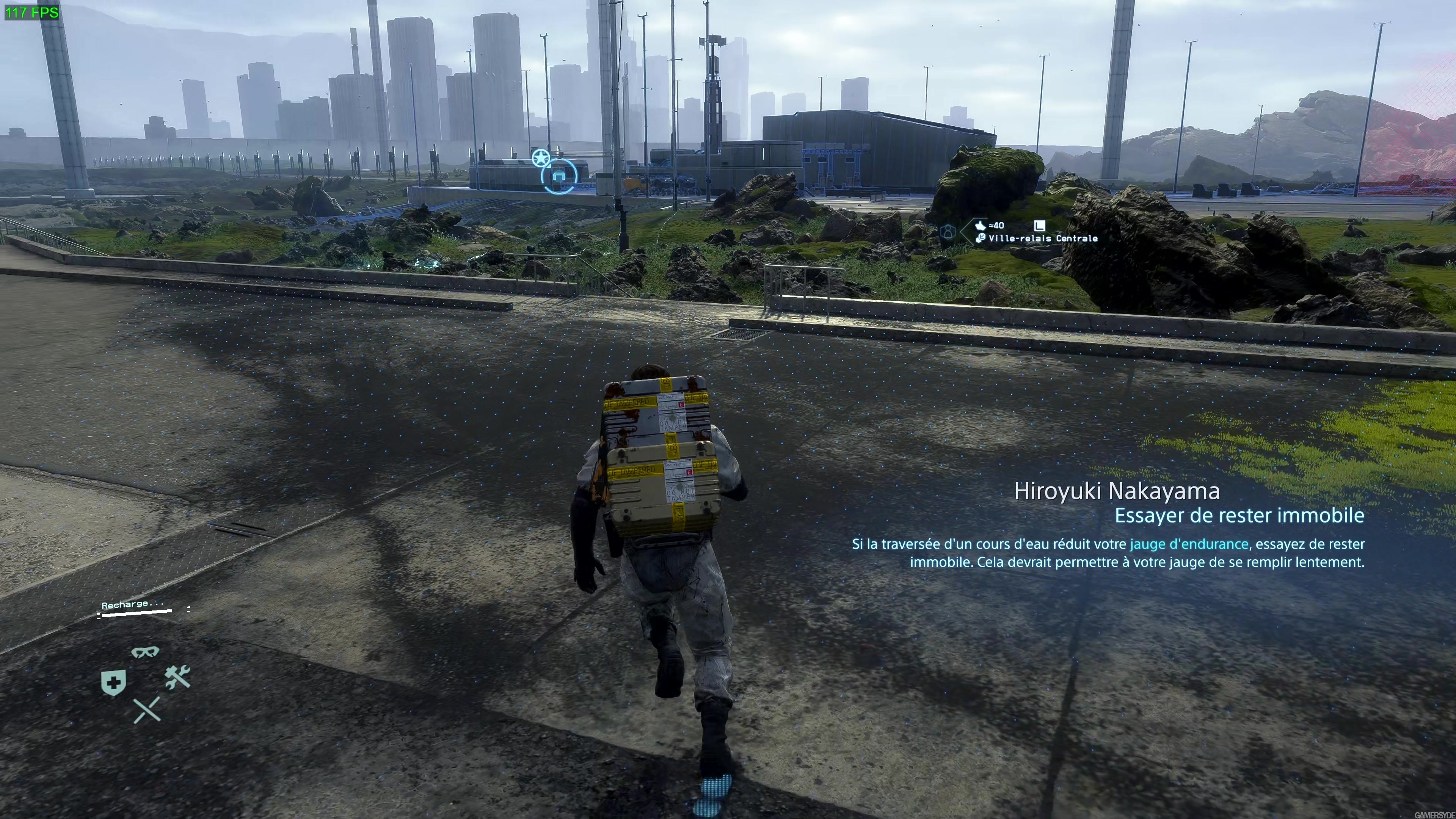Open the hammer and wrench tools icon

177,677
